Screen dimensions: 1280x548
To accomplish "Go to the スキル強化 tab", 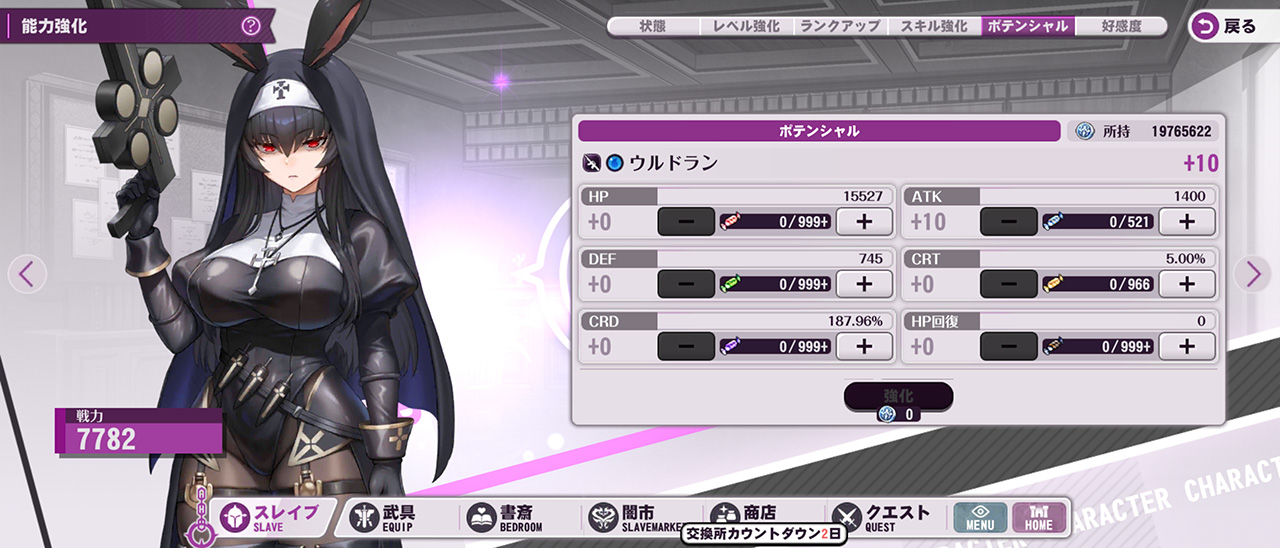I will 934,27.
